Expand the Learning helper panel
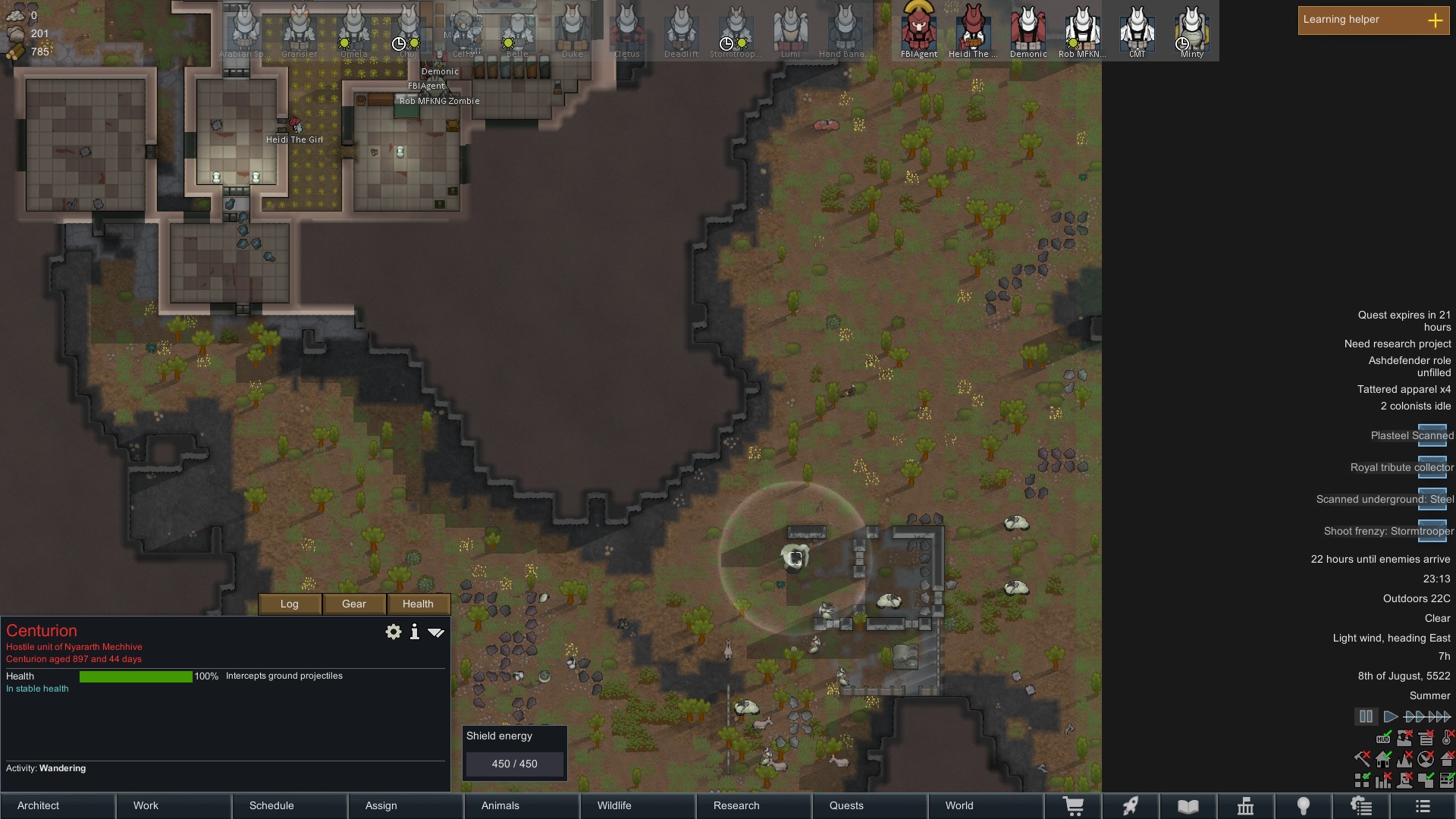 tap(1435, 20)
